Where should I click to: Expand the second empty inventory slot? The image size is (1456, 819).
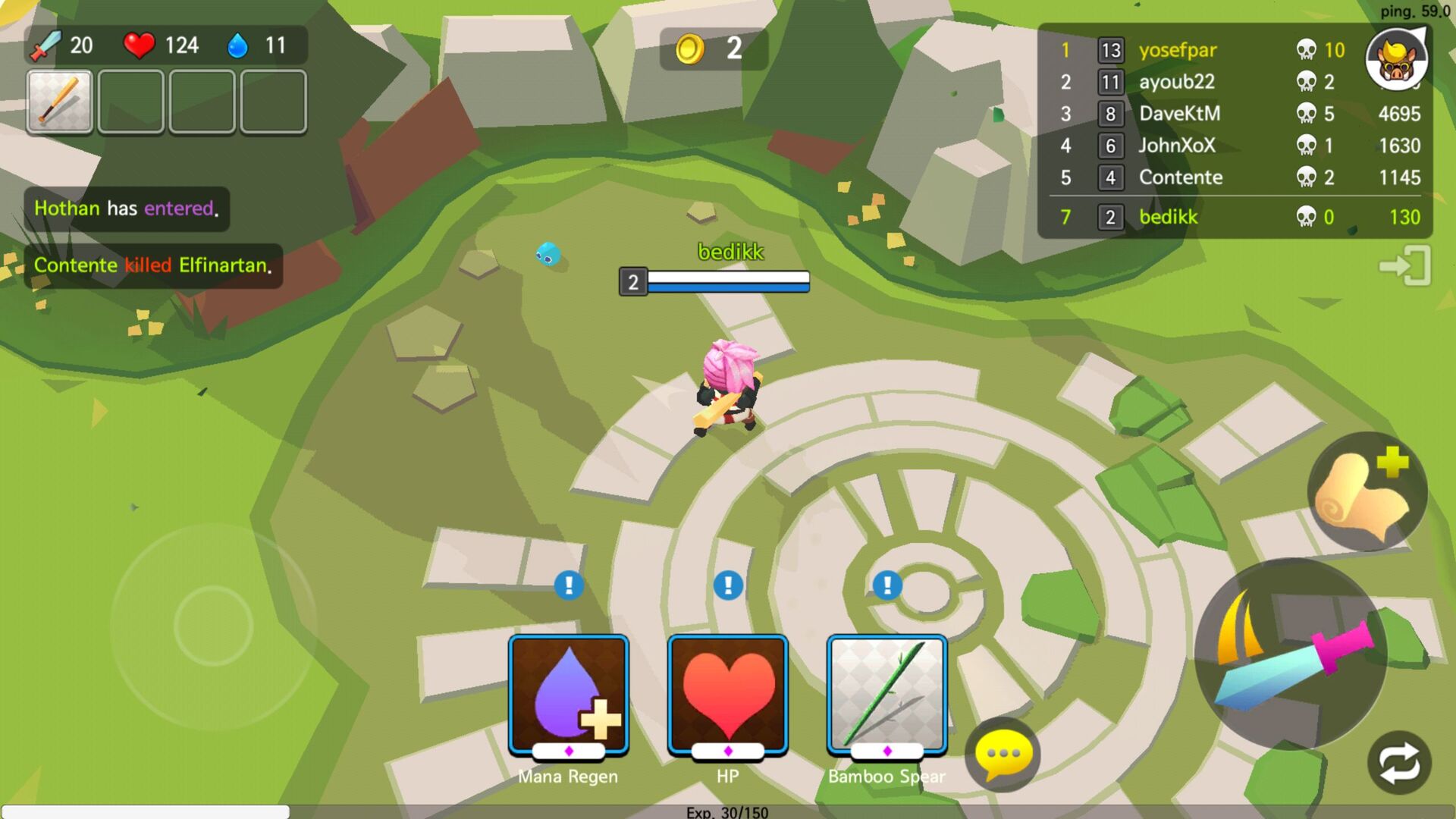[x=130, y=102]
